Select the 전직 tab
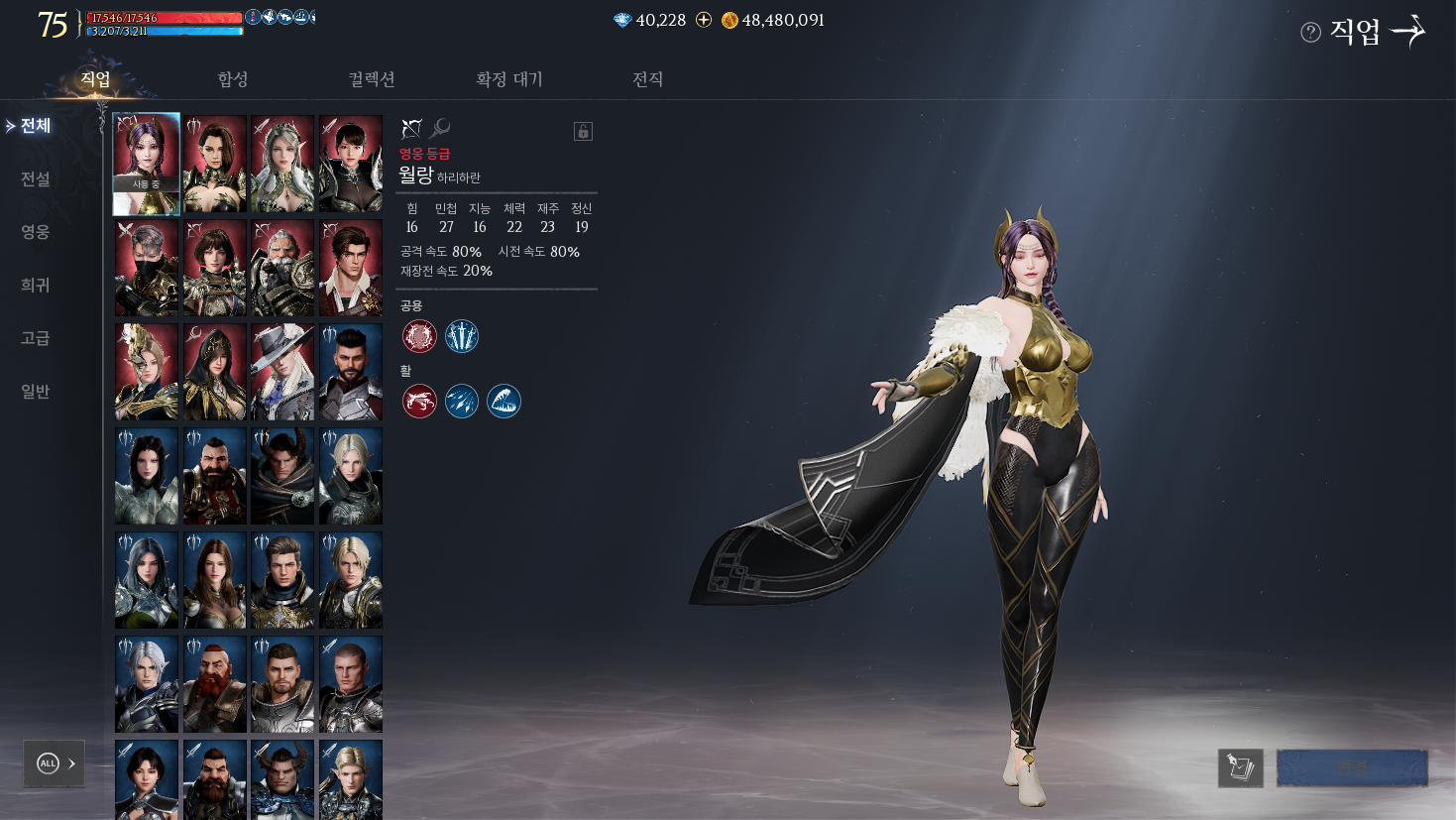Screen dimensions: 1456x820 [x=647, y=79]
